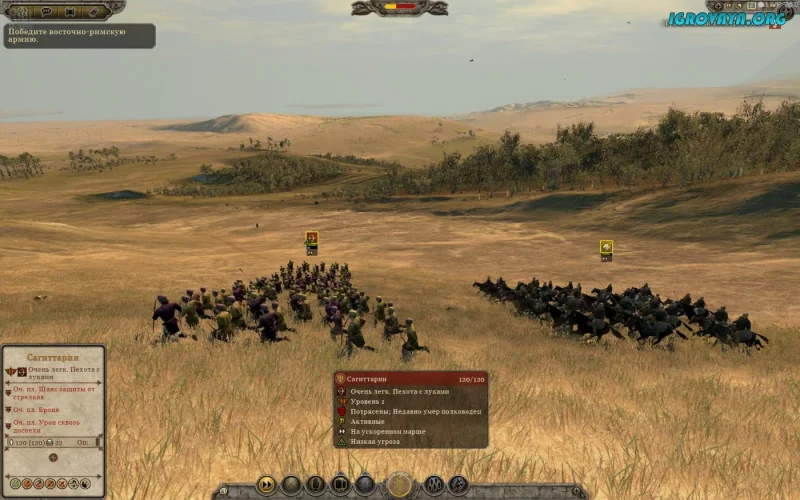Screen dimensions: 800x500
Task: Click the small button at left end of bottom bar
Action: 224,491
